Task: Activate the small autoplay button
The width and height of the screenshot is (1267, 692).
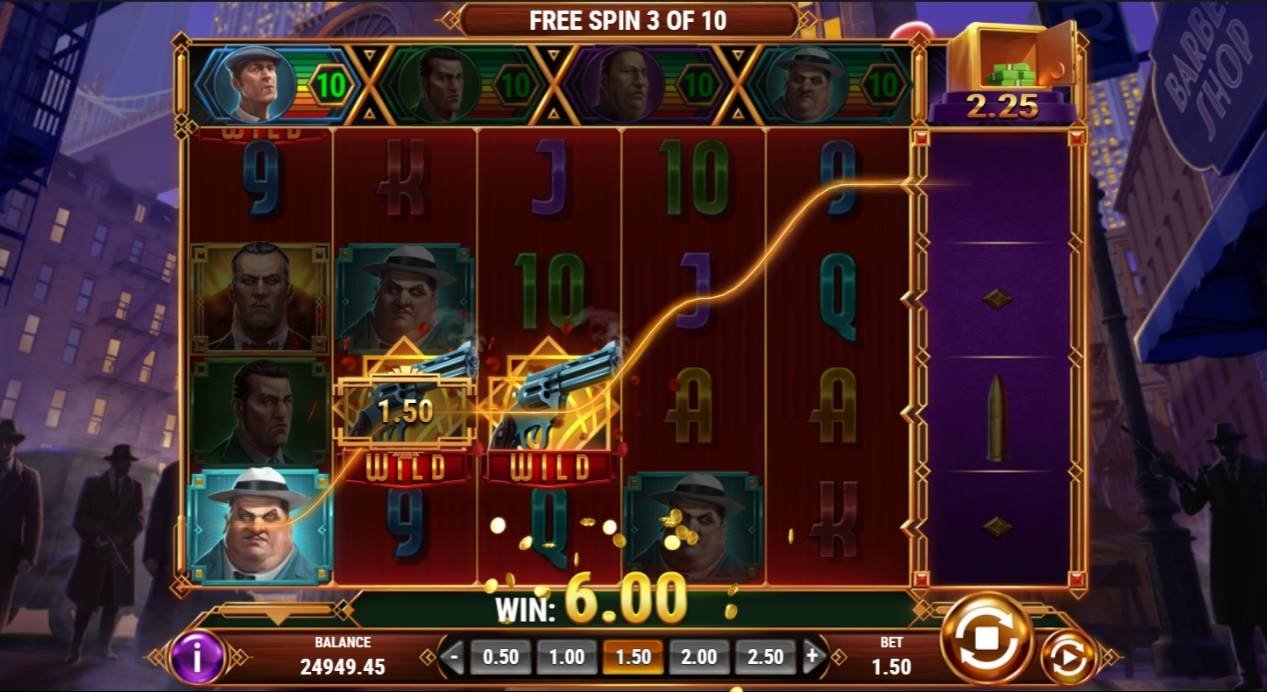Action: pos(1069,659)
